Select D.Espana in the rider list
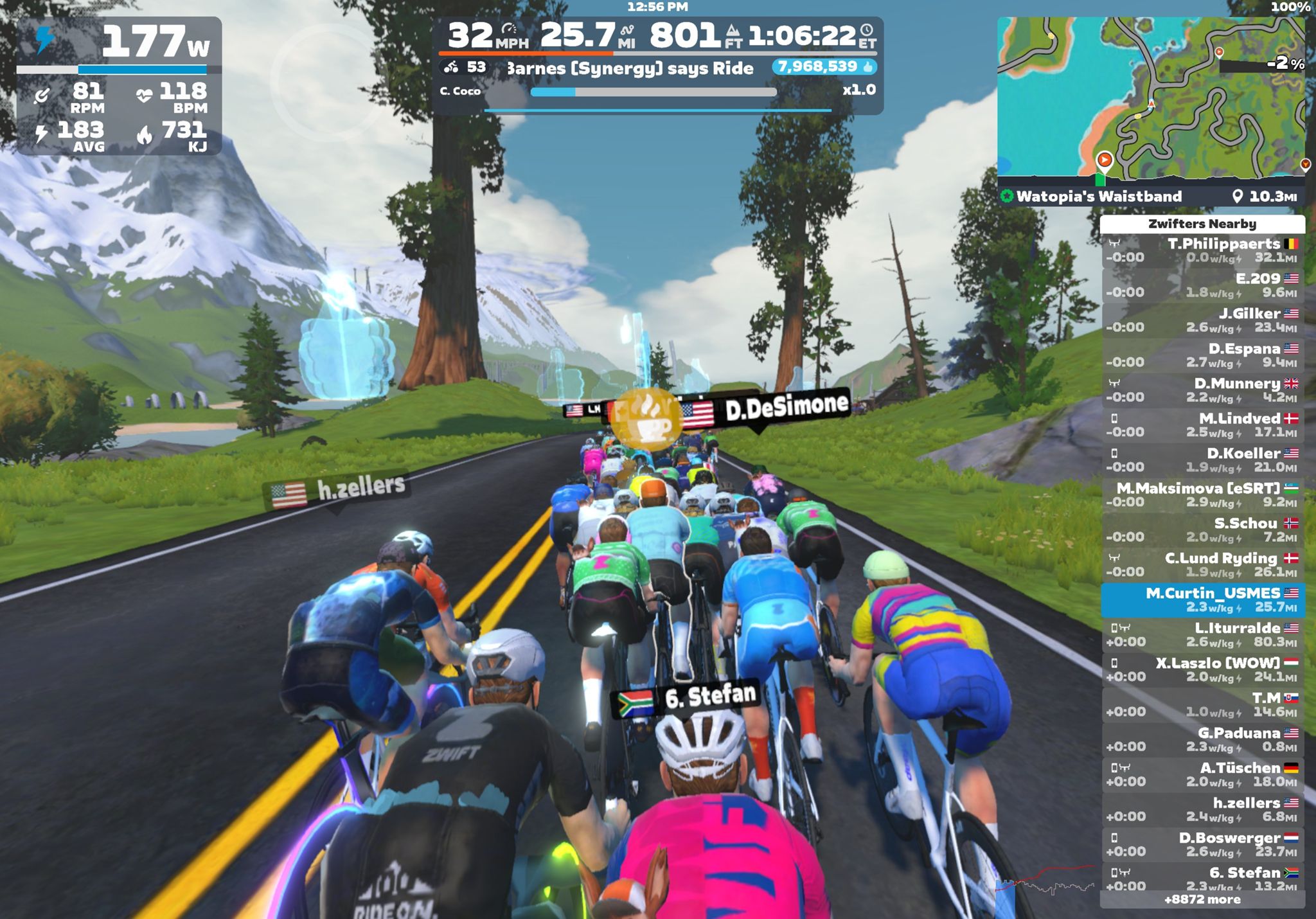Screen dimensions: 1316x919 click(x=1202, y=355)
